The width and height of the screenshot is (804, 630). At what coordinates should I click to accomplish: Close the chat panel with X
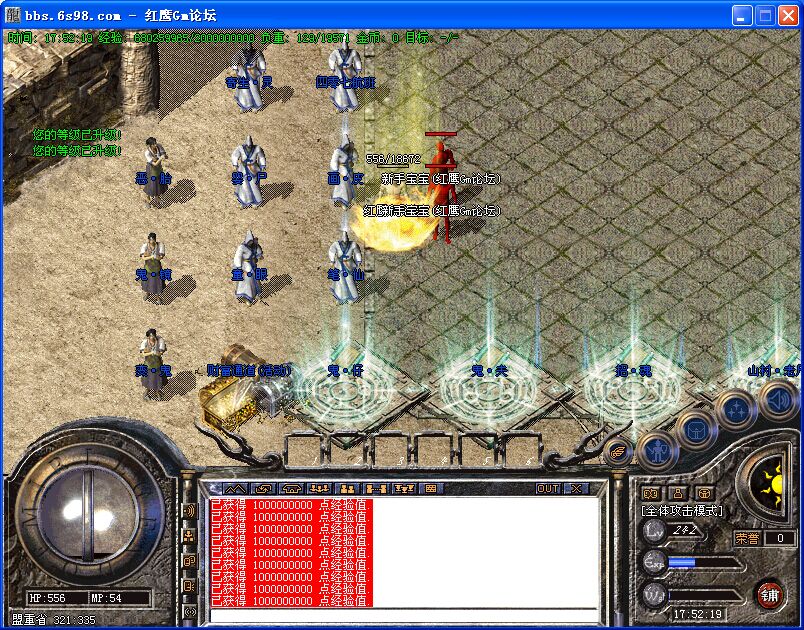pyautogui.click(x=577, y=488)
